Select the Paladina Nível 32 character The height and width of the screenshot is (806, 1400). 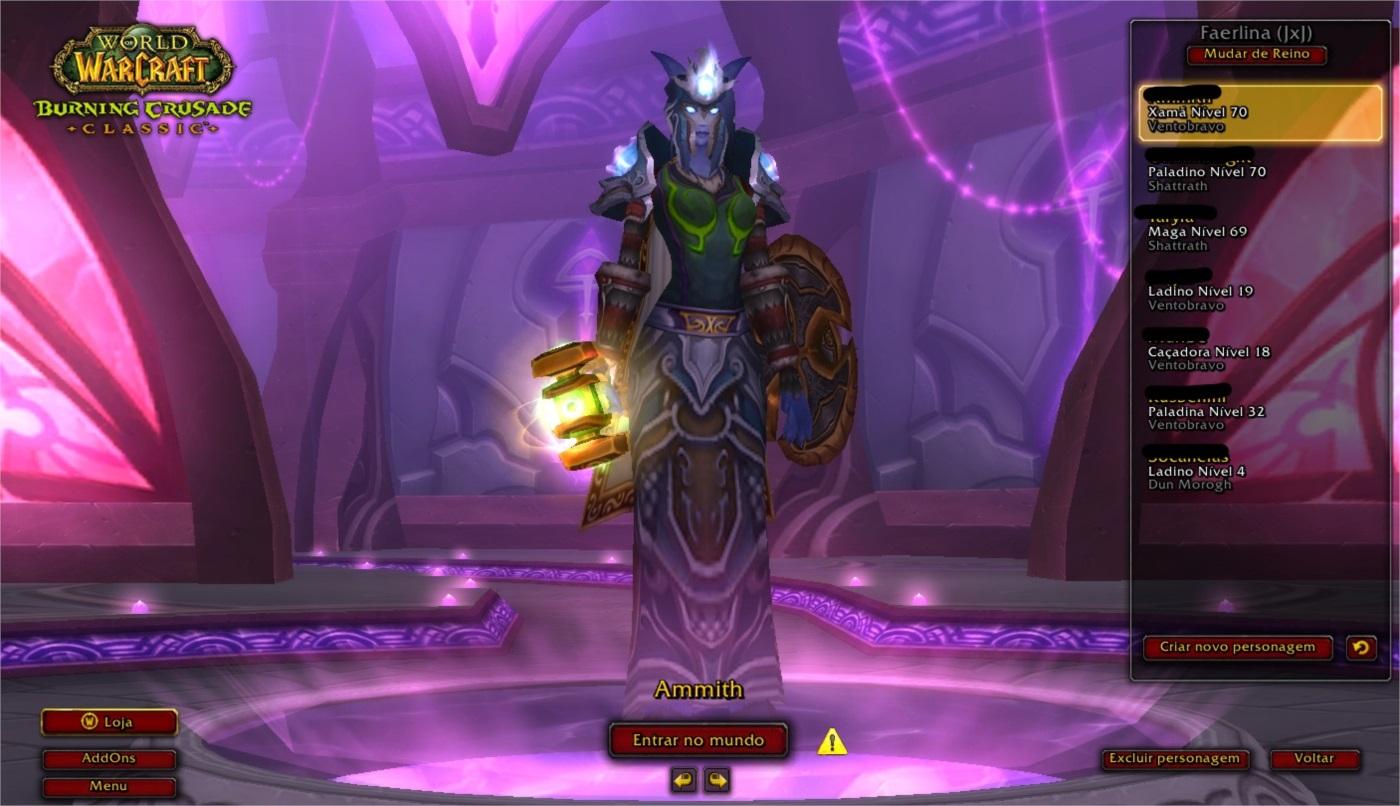[1260, 411]
